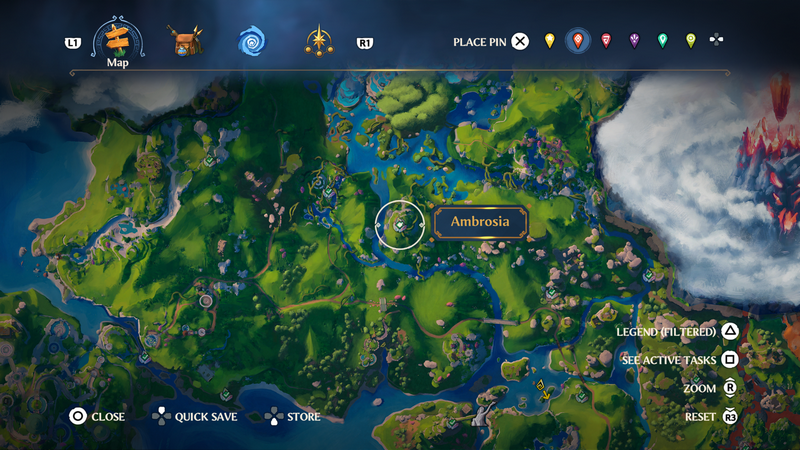Screen dimensions: 800x450
Task: Select the highlighted red map pin
Action: click(577, 41)
